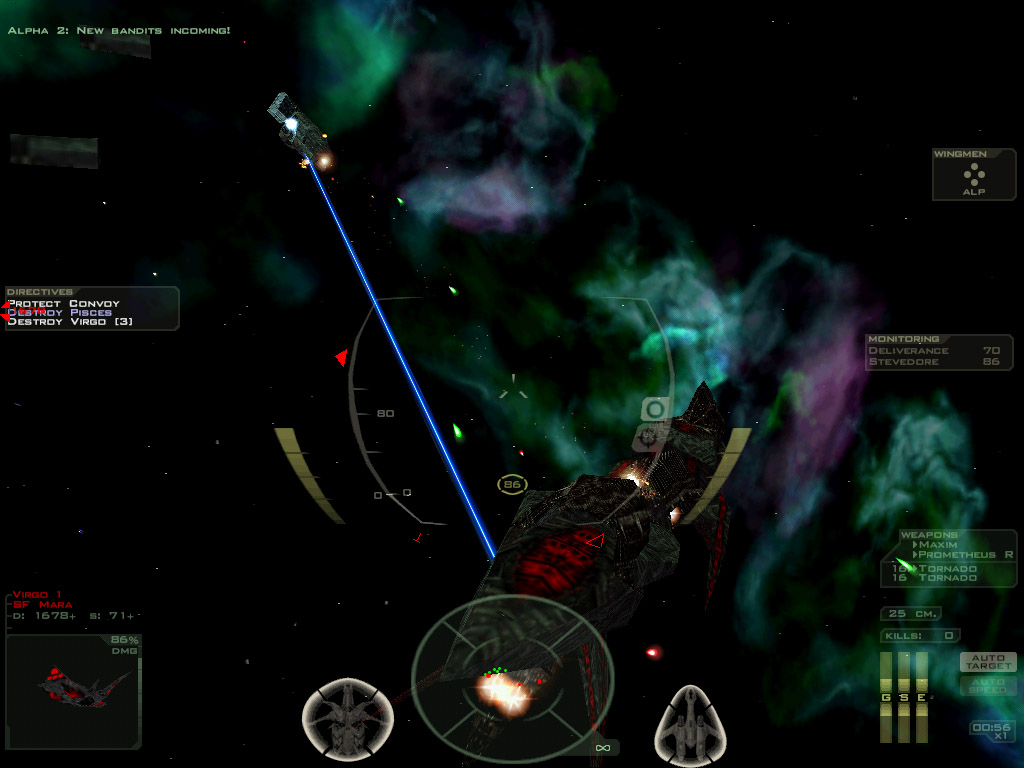This screenshot has width=1024, height=768.
Task: Toggle the Auto Speed indicator
Action: pyautogui.click(x=988, y=685)
